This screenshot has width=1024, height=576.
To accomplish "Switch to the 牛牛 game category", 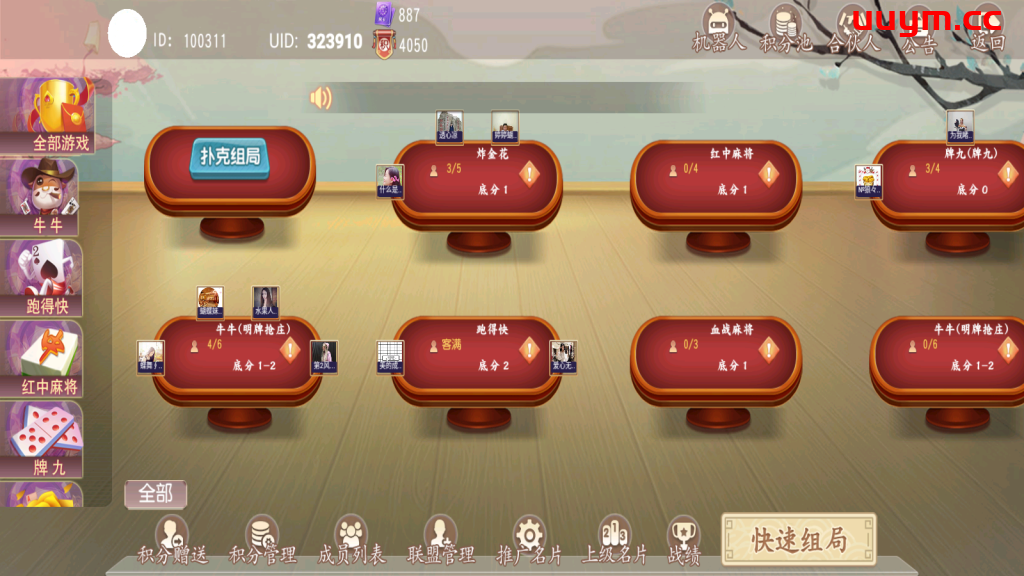I will point(48,197).
